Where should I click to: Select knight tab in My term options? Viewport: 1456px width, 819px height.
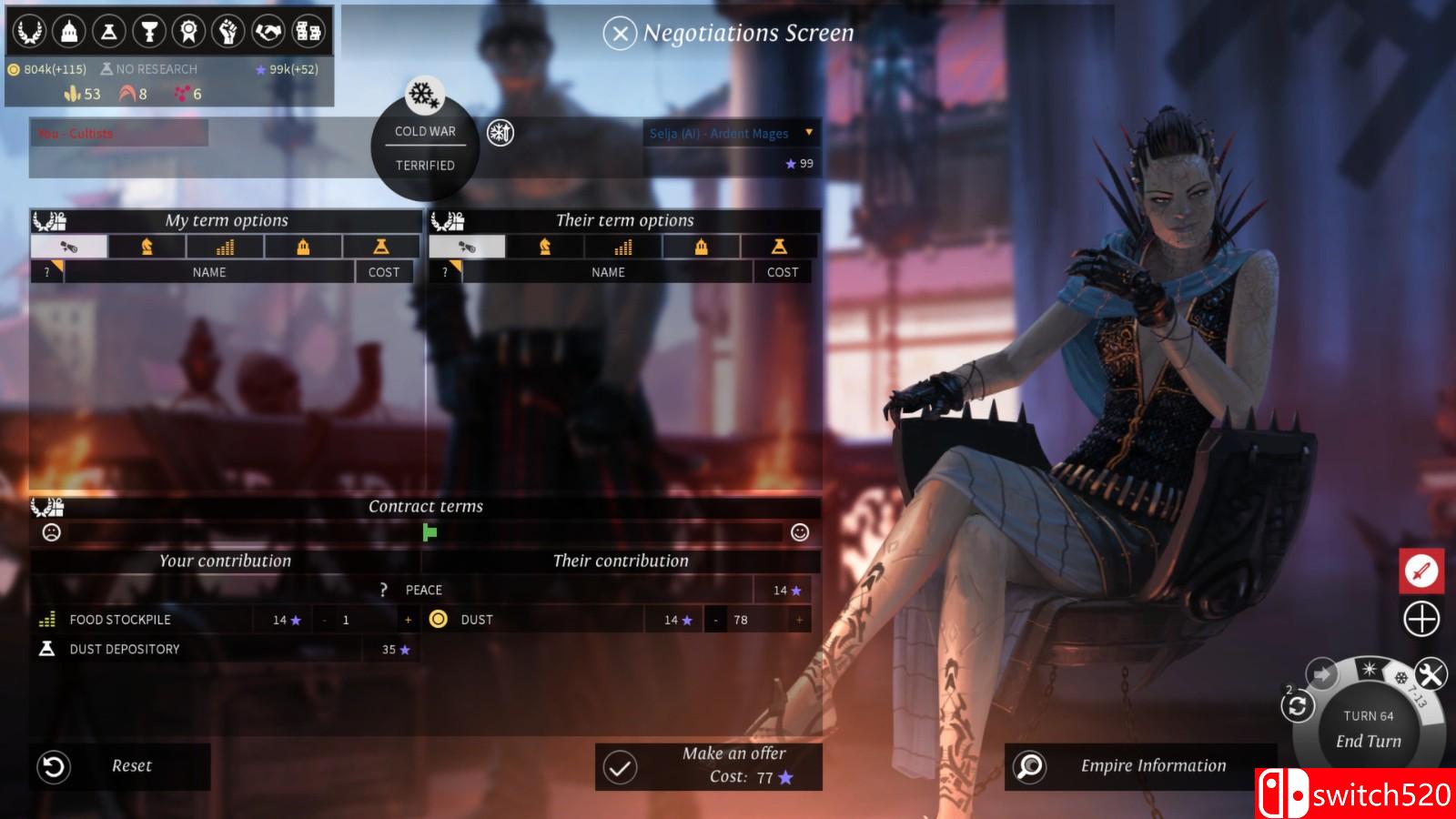click(x=147, y=247)
